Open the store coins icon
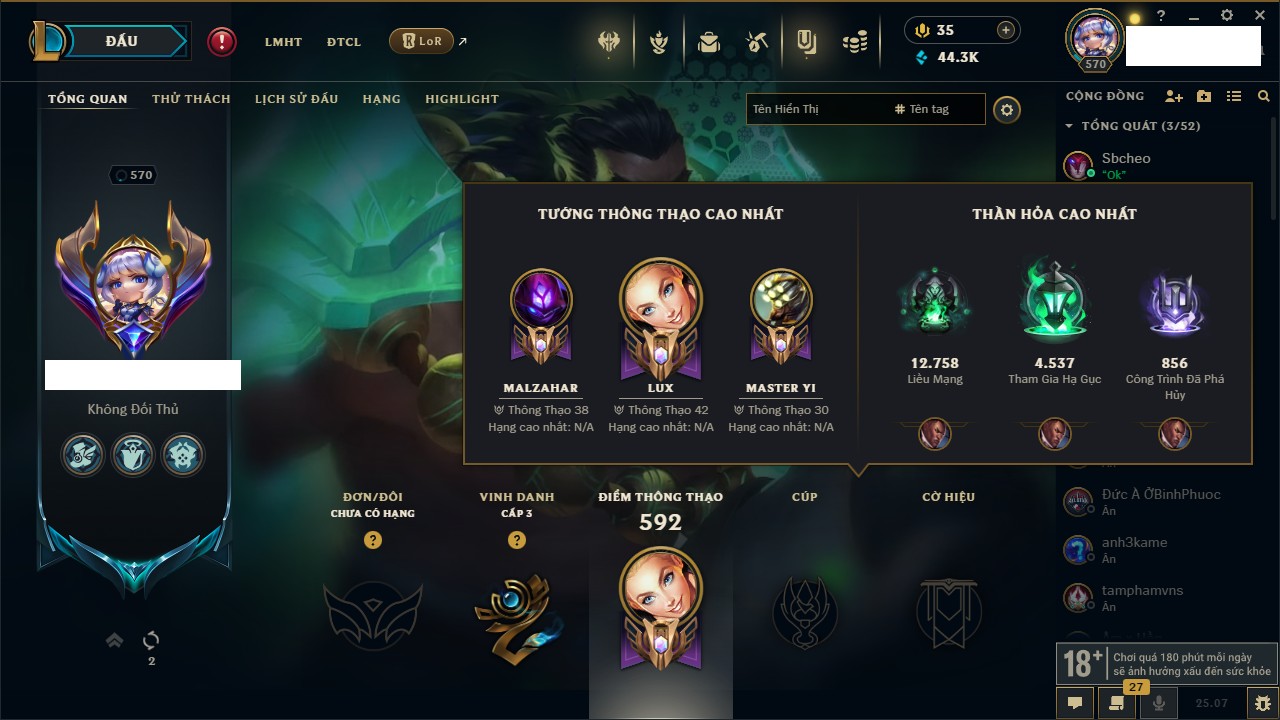Screen dimensions: 1280x720 [x=854, y=42]
